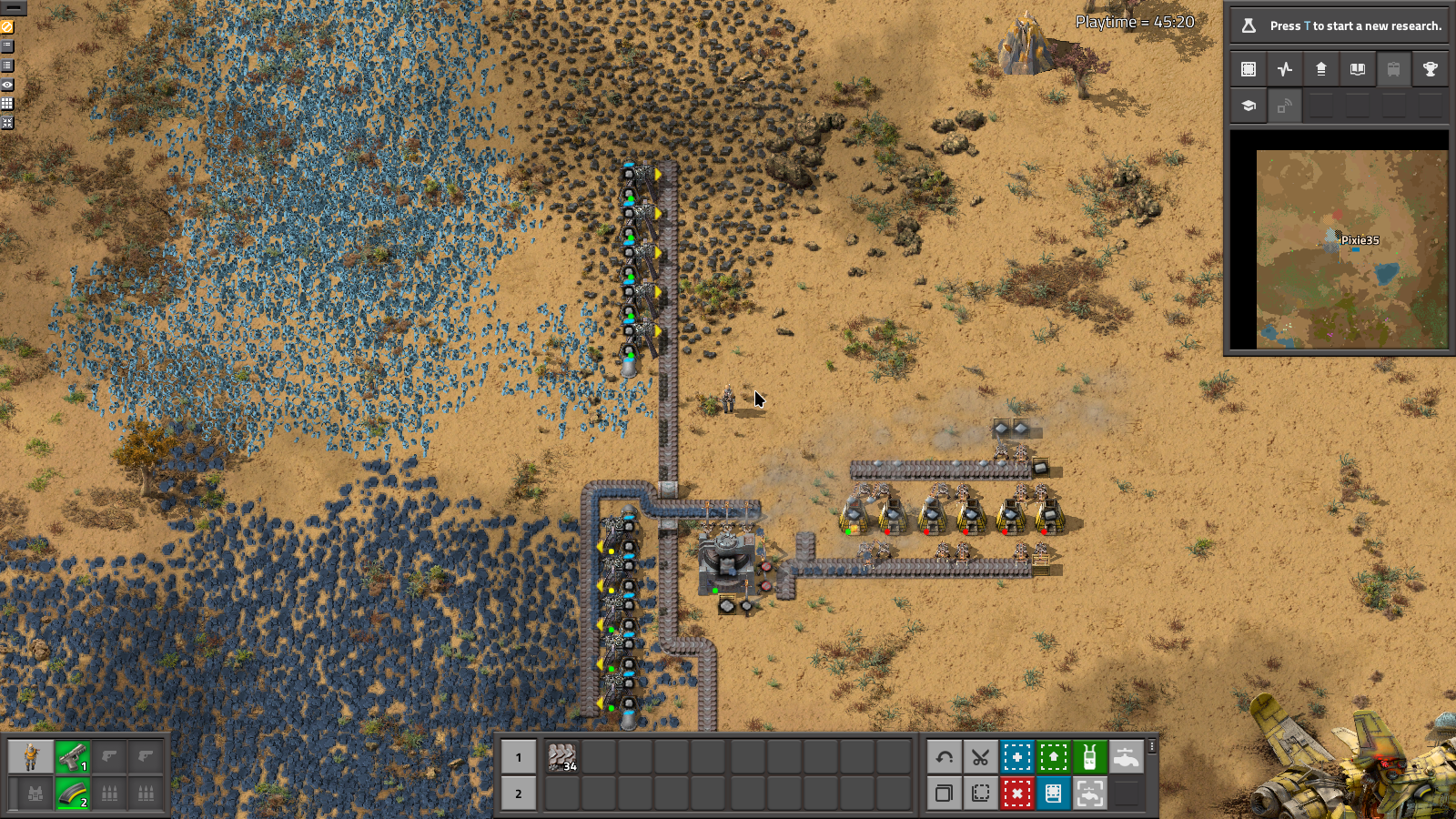Undo the last action

click(x=944, y=757)
